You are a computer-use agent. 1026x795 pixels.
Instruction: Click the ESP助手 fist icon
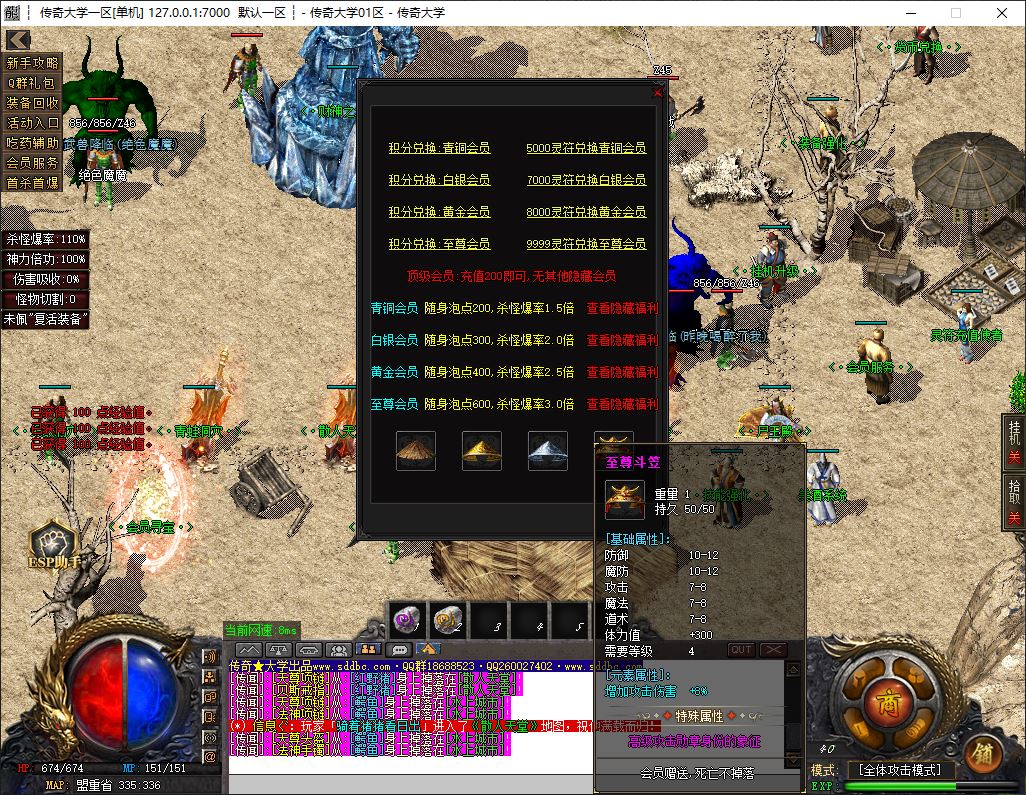coord(51,543)
